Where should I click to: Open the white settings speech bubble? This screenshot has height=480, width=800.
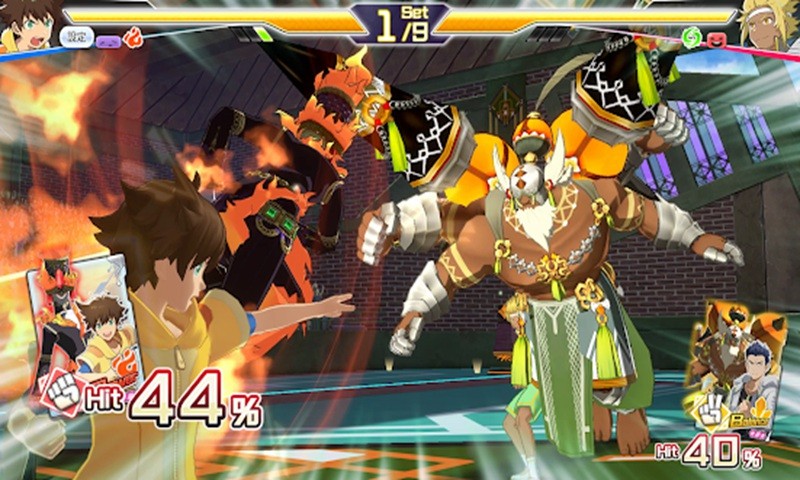click(75, 38)
